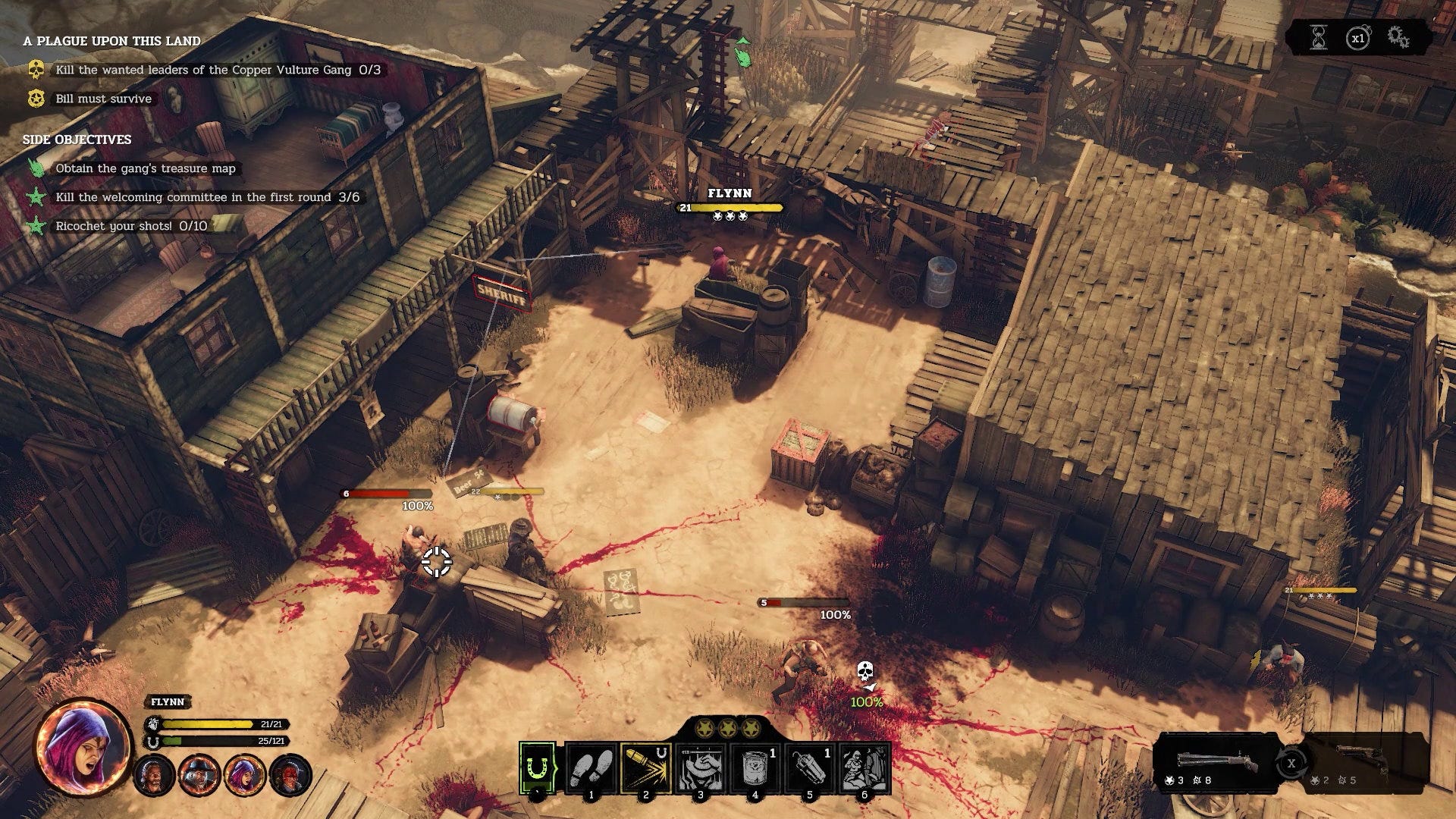
Task: Select the footprints move ability
Action: click(591, 767)
